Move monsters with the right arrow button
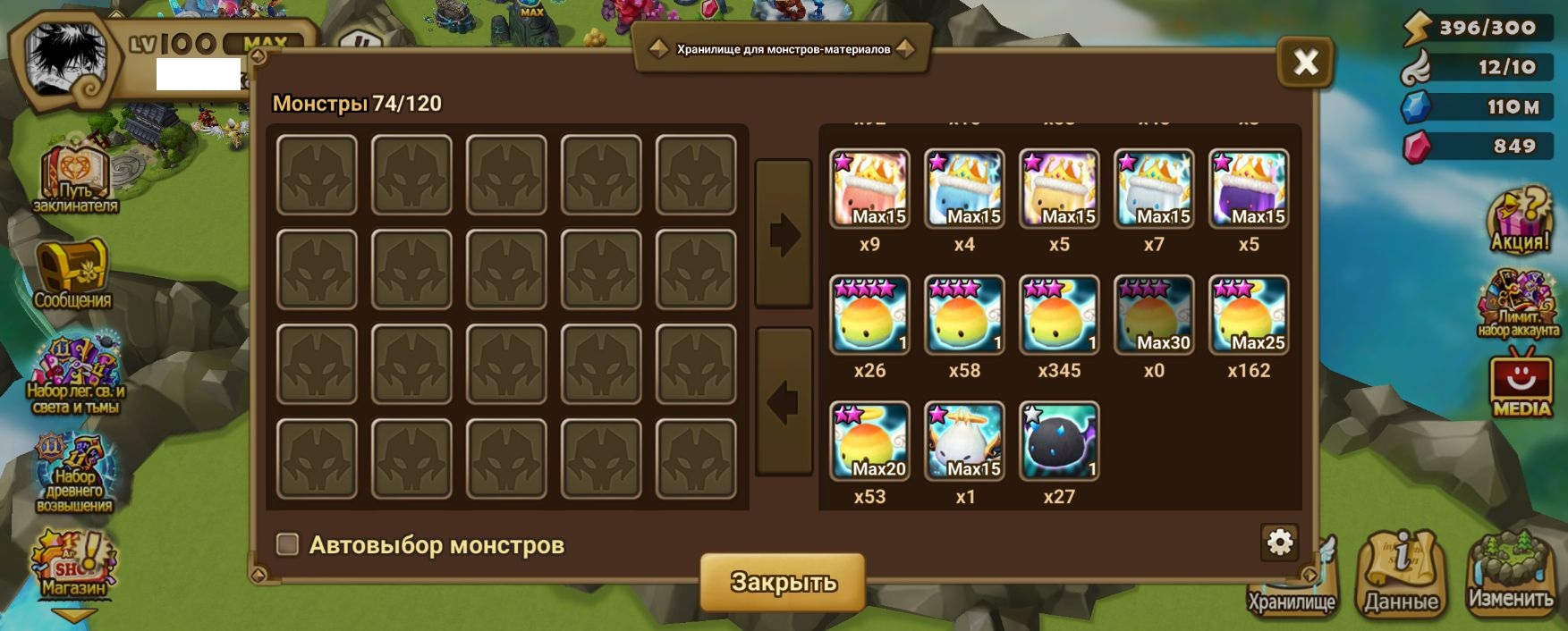 point(784,235)
